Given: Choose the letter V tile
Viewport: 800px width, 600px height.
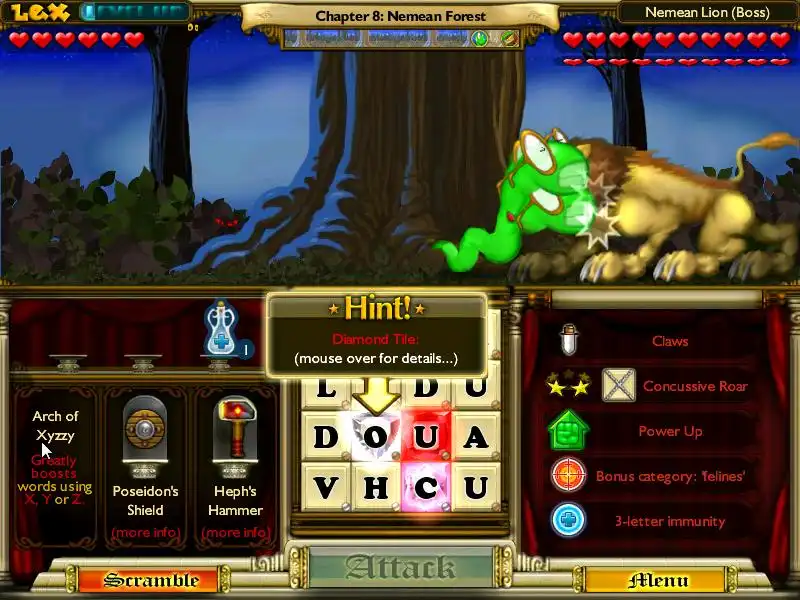Looking at the screenshot, I should 326,488.
